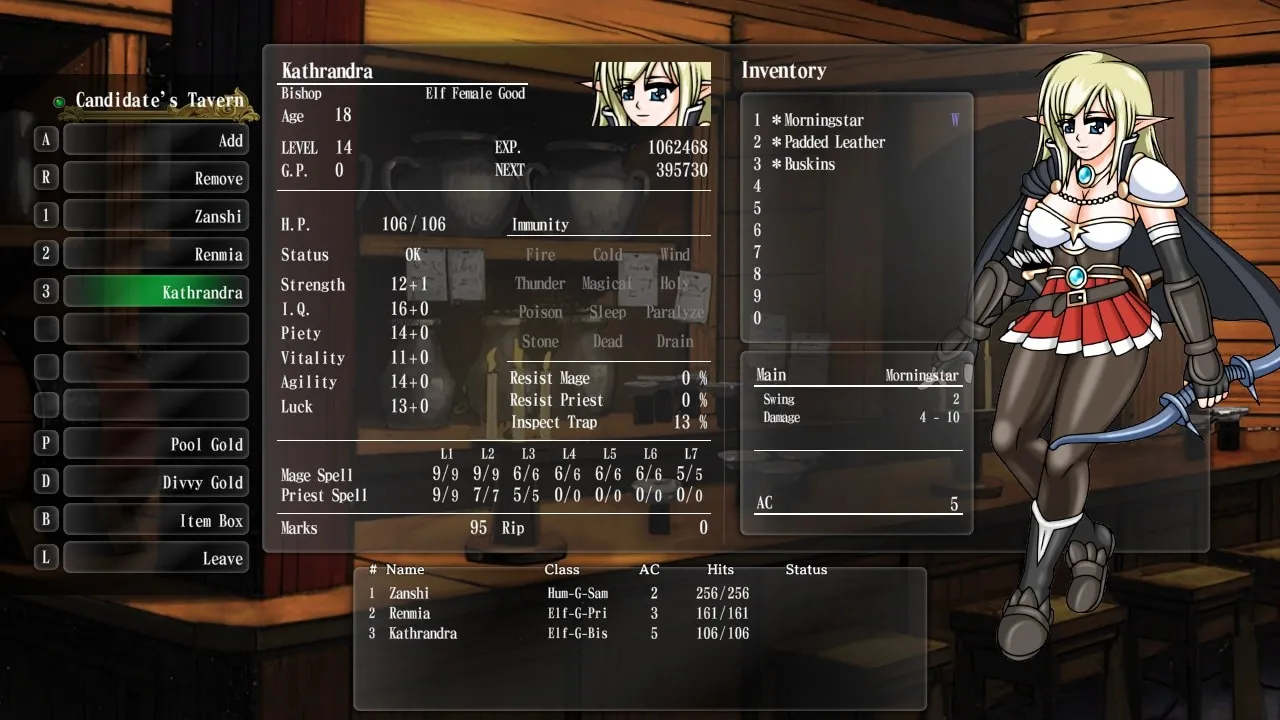Screen dimensions: 1280x720
Task: Choose the Buskins inventory item
Action: coord(809,164)
